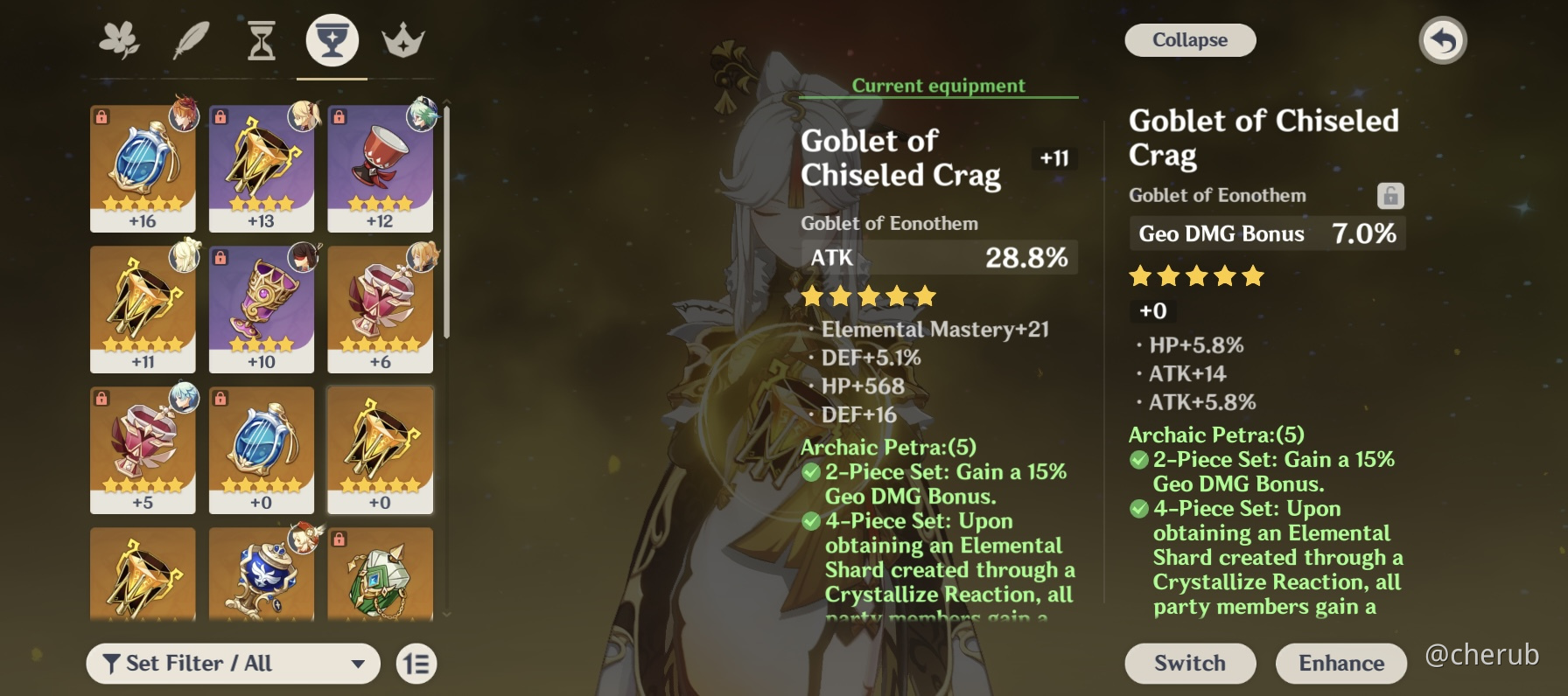The height and width of the screenshot is (696, 1568).
Task: Select the +10 purple goblet artifact
Action: click(x=261, y=309)
